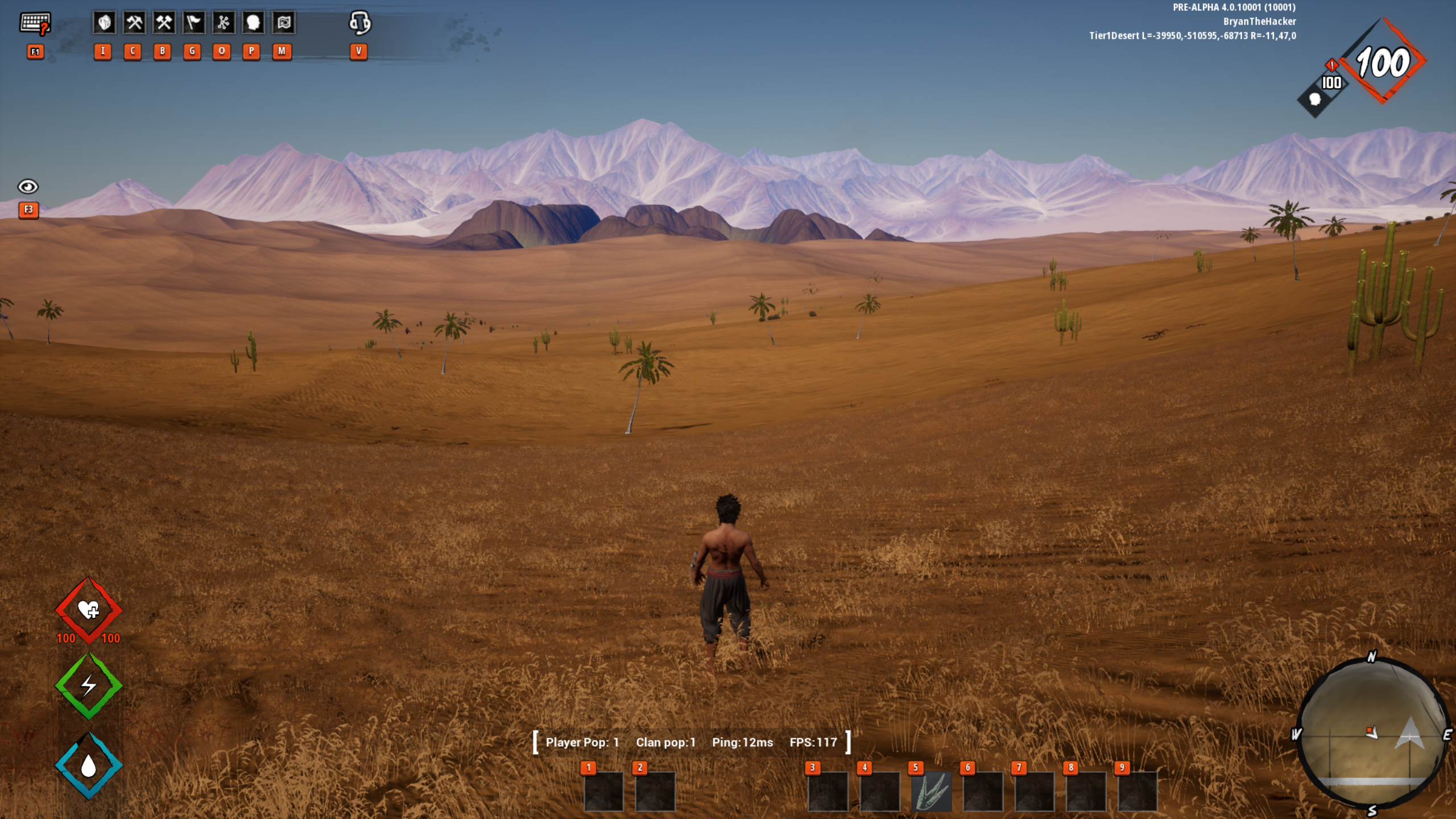Toggle the headset voice chat icon
This screenshot has height=819, width=1456.
coord(359,23)
